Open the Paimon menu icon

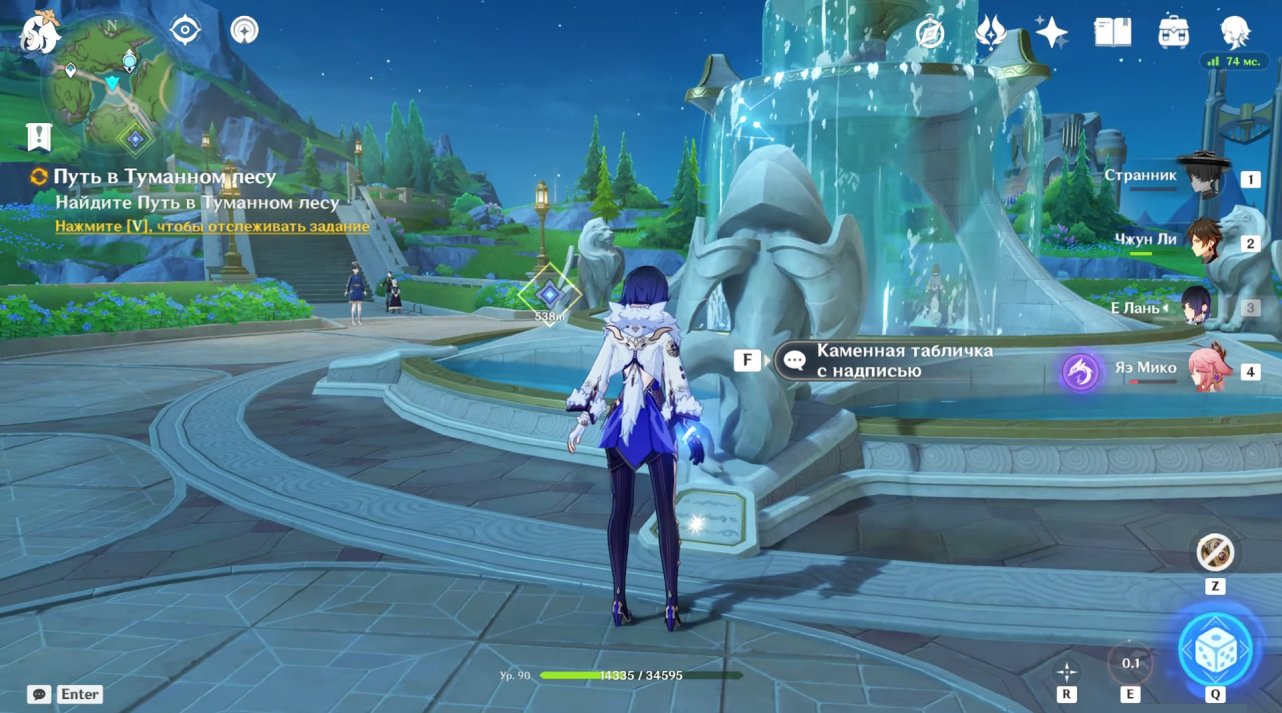click(x=41, y=31)
